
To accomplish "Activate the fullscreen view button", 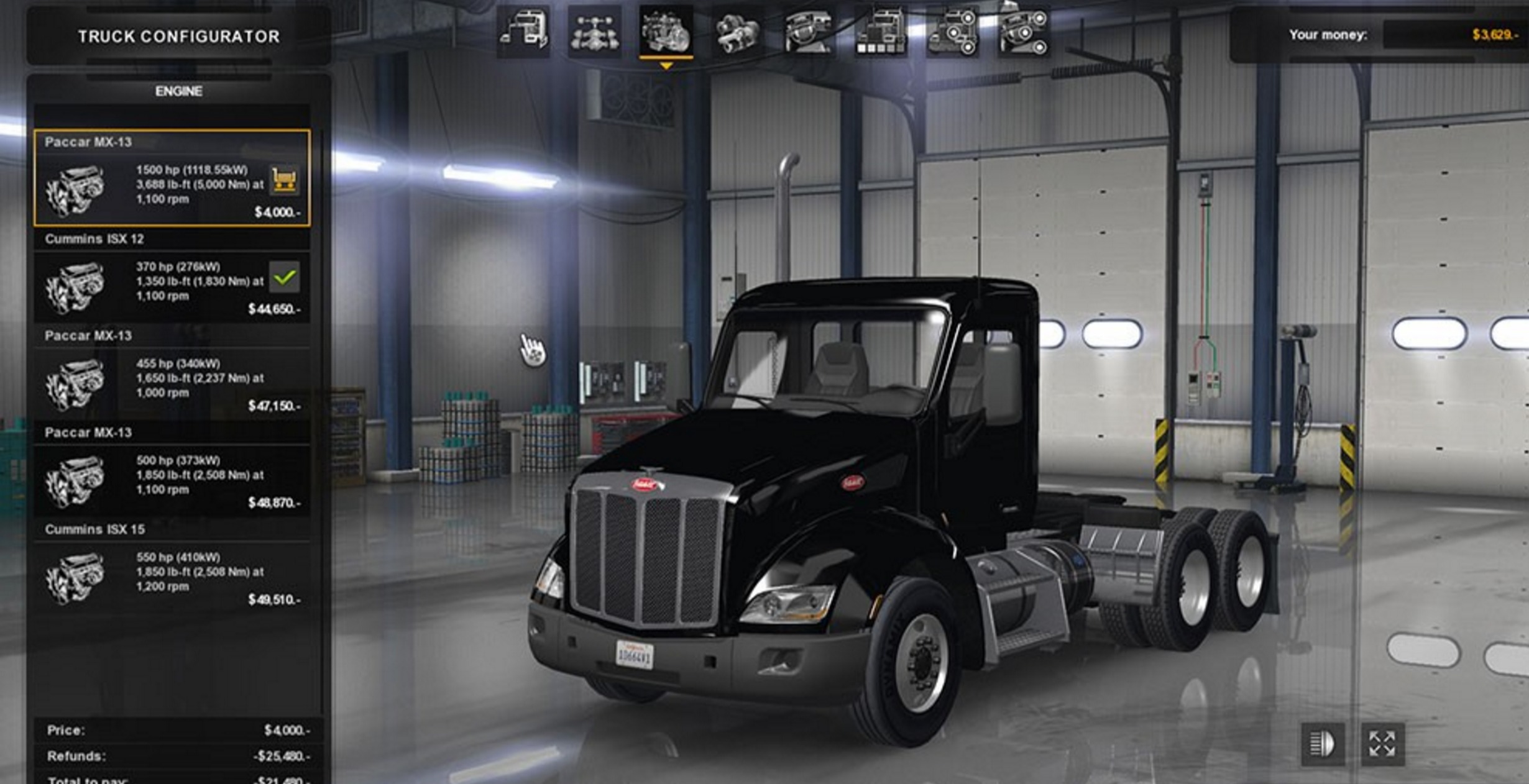I will 1382,744.
